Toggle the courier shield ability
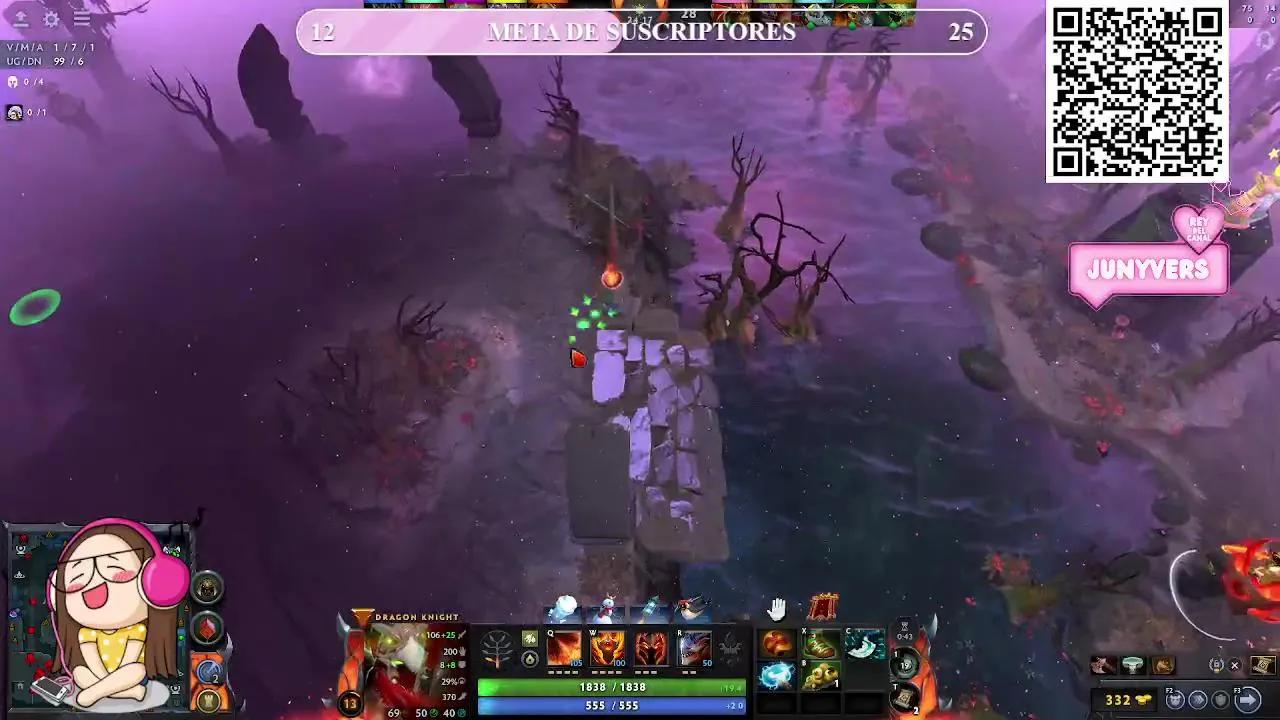This screenshot has width=1280, height=720. point(1220,698)
